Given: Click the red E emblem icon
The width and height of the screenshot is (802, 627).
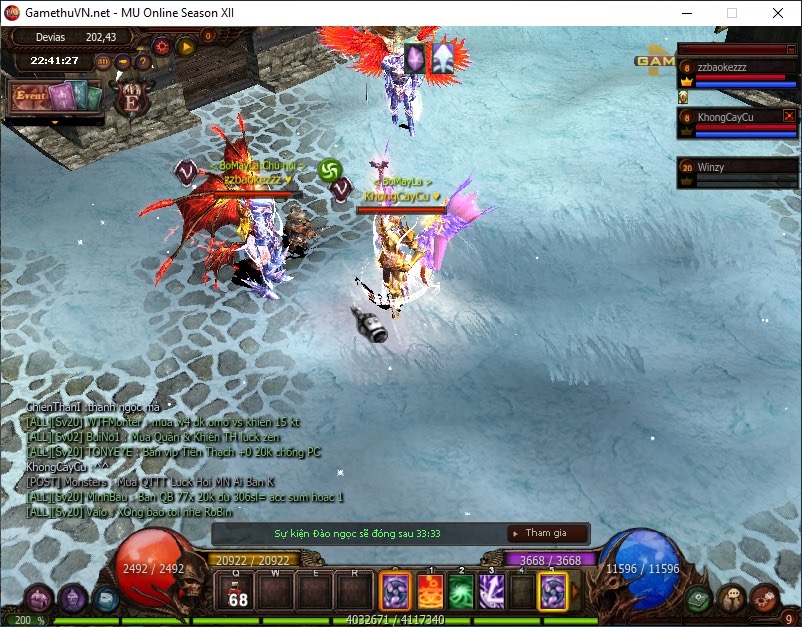Looking at the screenshot, I should click(x=129, y=97).
